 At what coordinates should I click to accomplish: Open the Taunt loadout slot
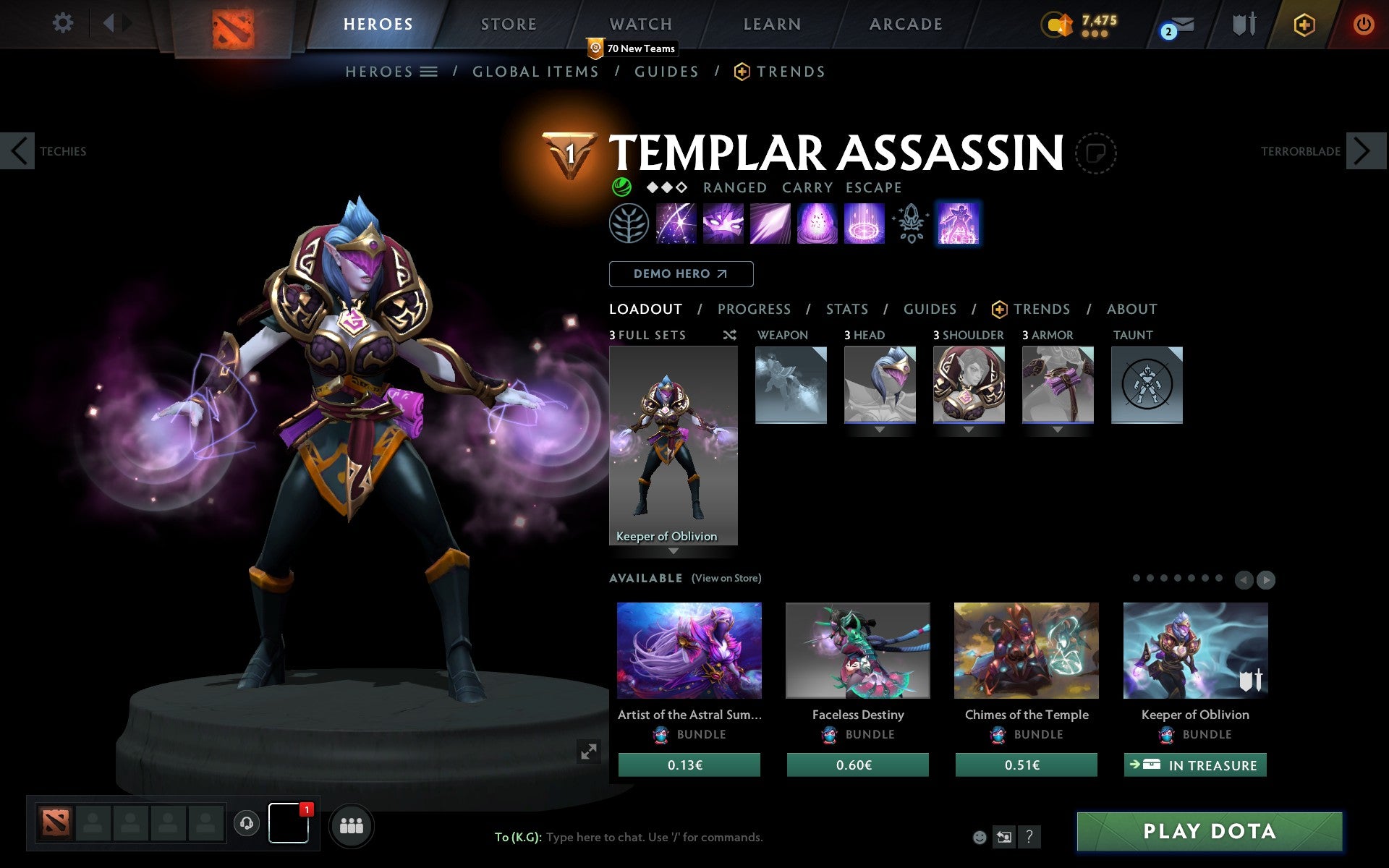[x=1147, y=385]
